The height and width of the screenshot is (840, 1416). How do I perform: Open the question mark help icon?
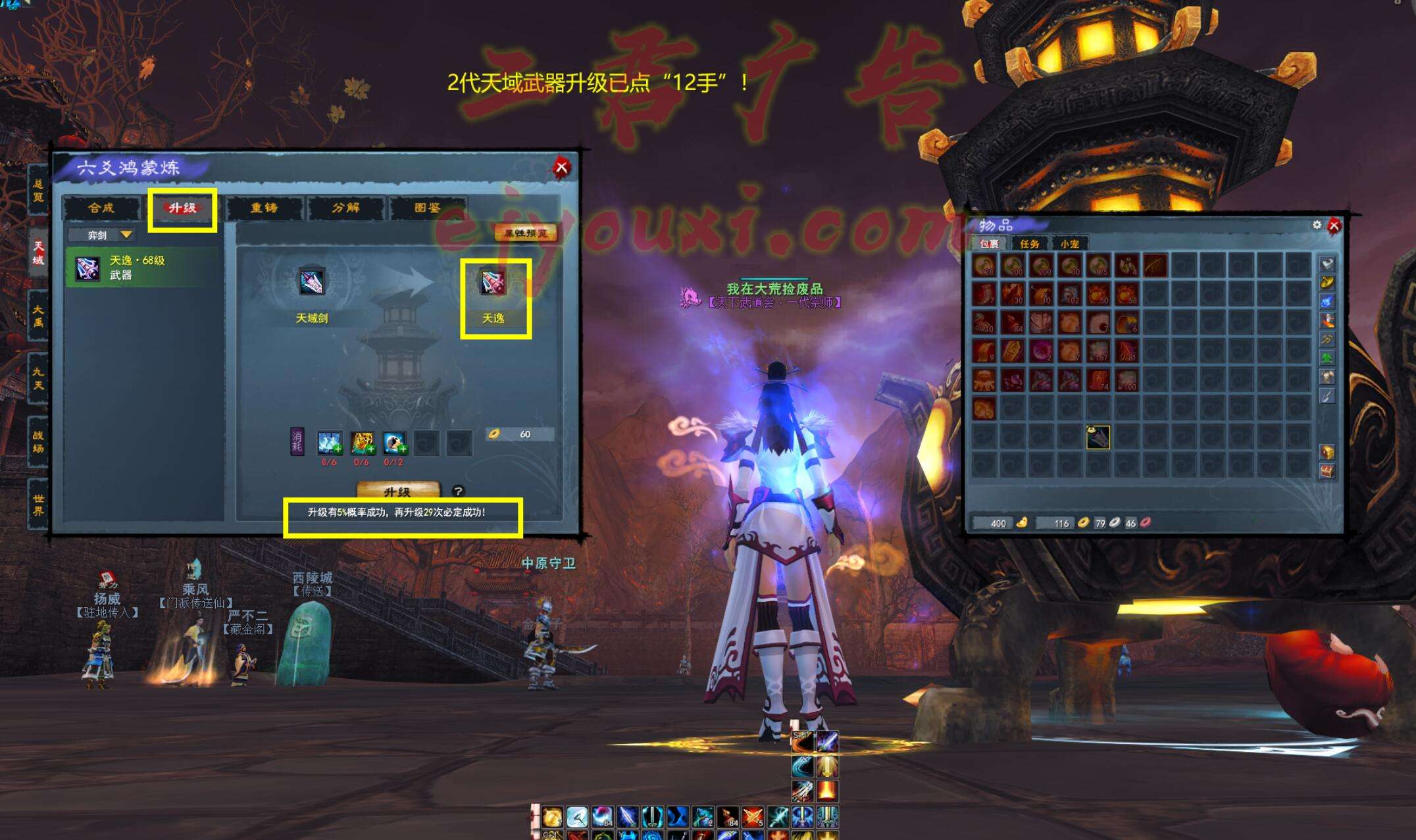(x=458, y=491)
